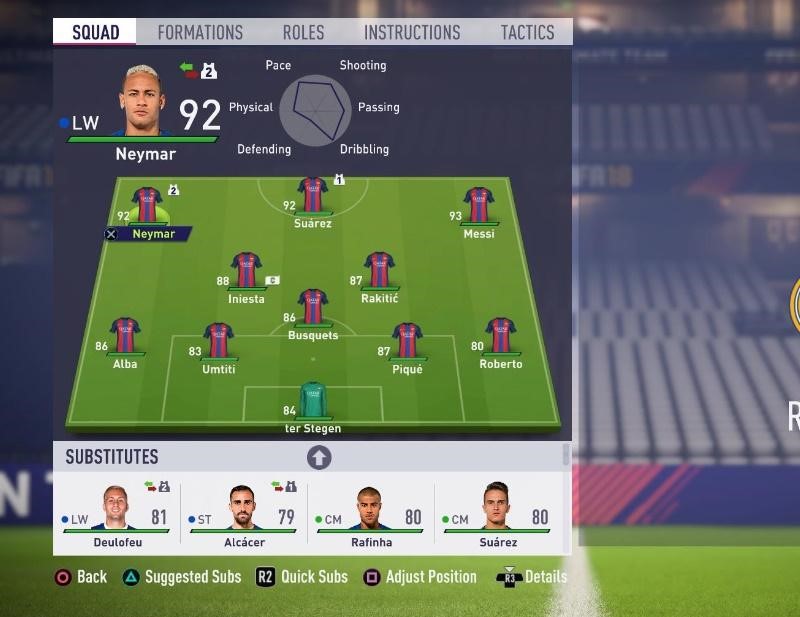This screenshot has width=800, height=617.
Task: Select the Squad tab
Action: (x=96, y=32)
